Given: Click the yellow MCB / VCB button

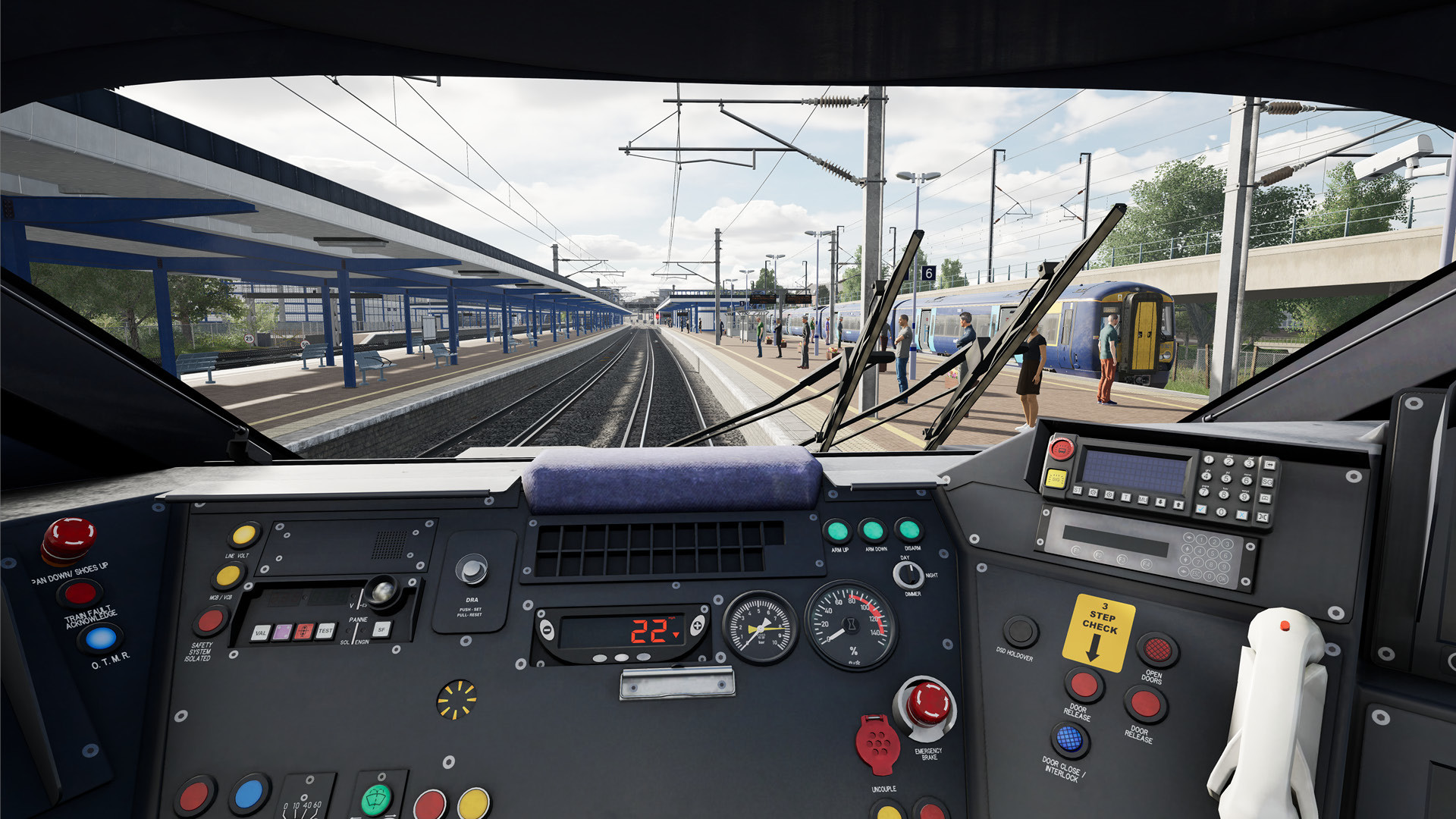Looking at the screenshot, I should point(227,576).
